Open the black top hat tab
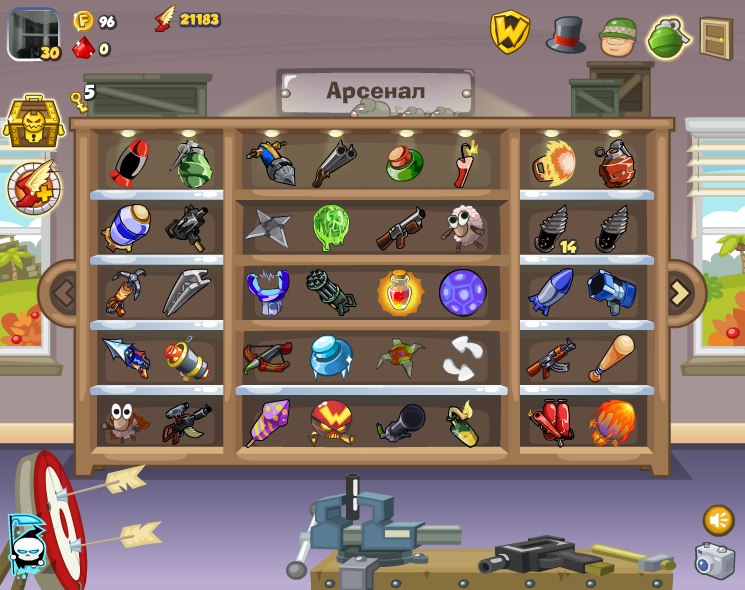Screen dimensions: 745x590 [x=566, y=35]
